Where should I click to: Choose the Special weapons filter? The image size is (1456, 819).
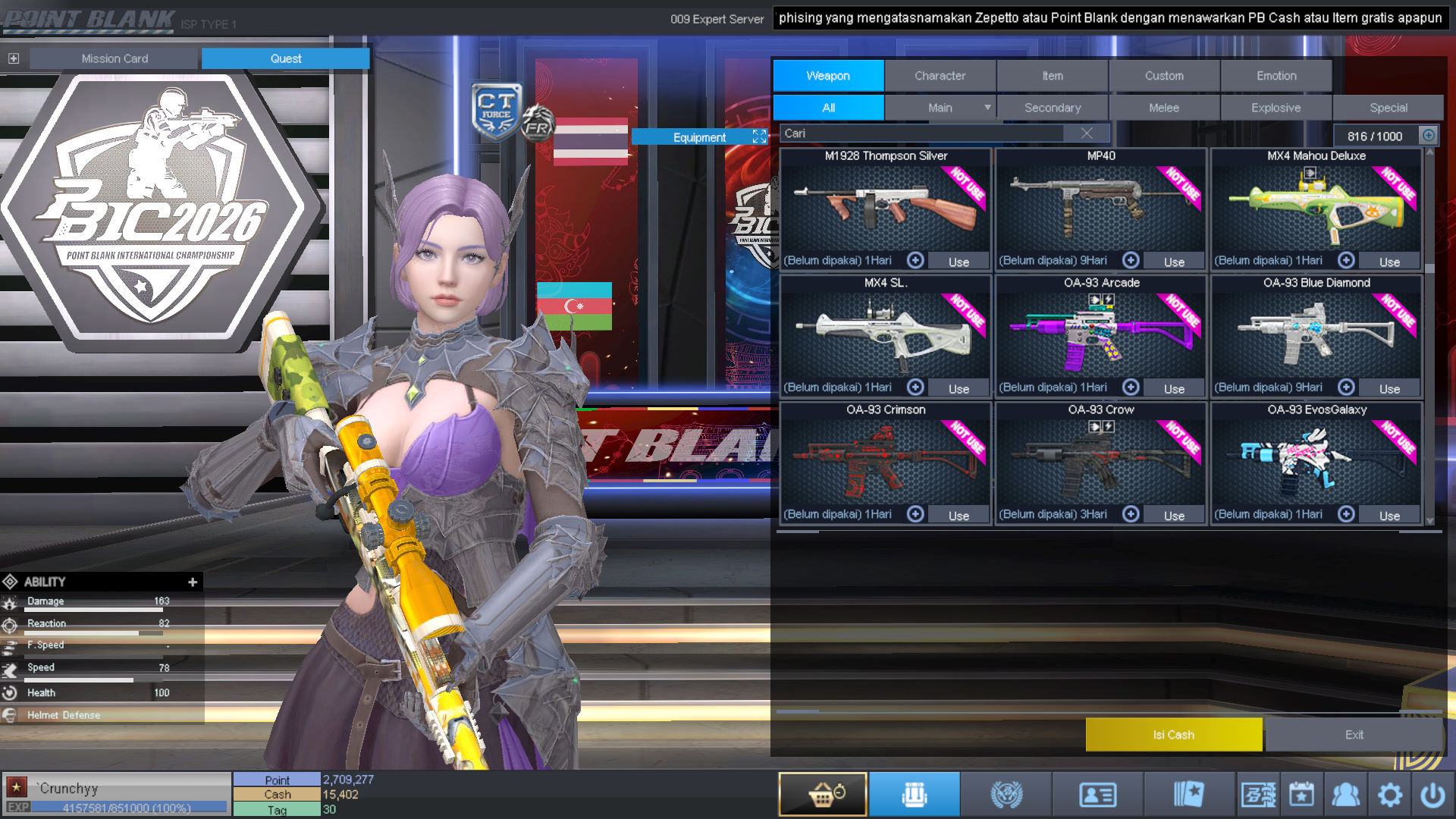(x=1389, y=108)
